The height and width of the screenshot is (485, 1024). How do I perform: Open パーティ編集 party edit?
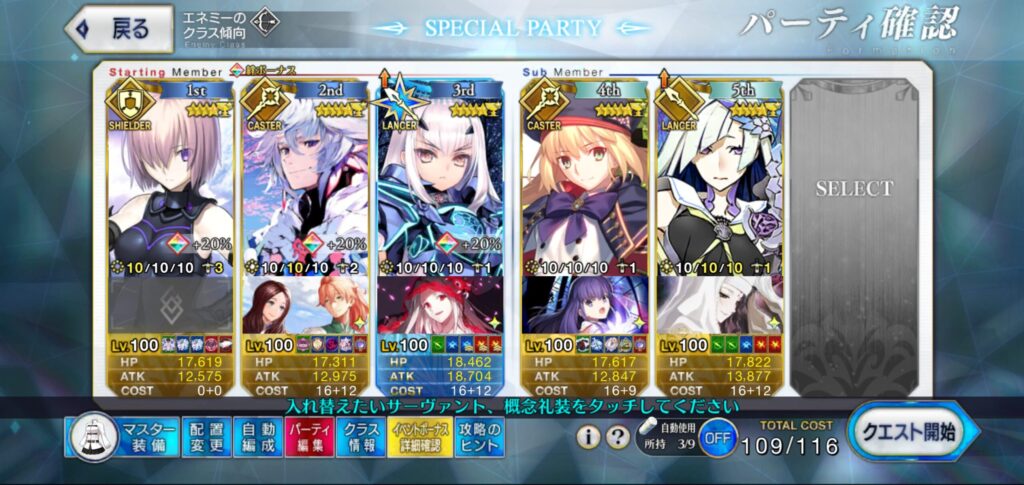308,437
